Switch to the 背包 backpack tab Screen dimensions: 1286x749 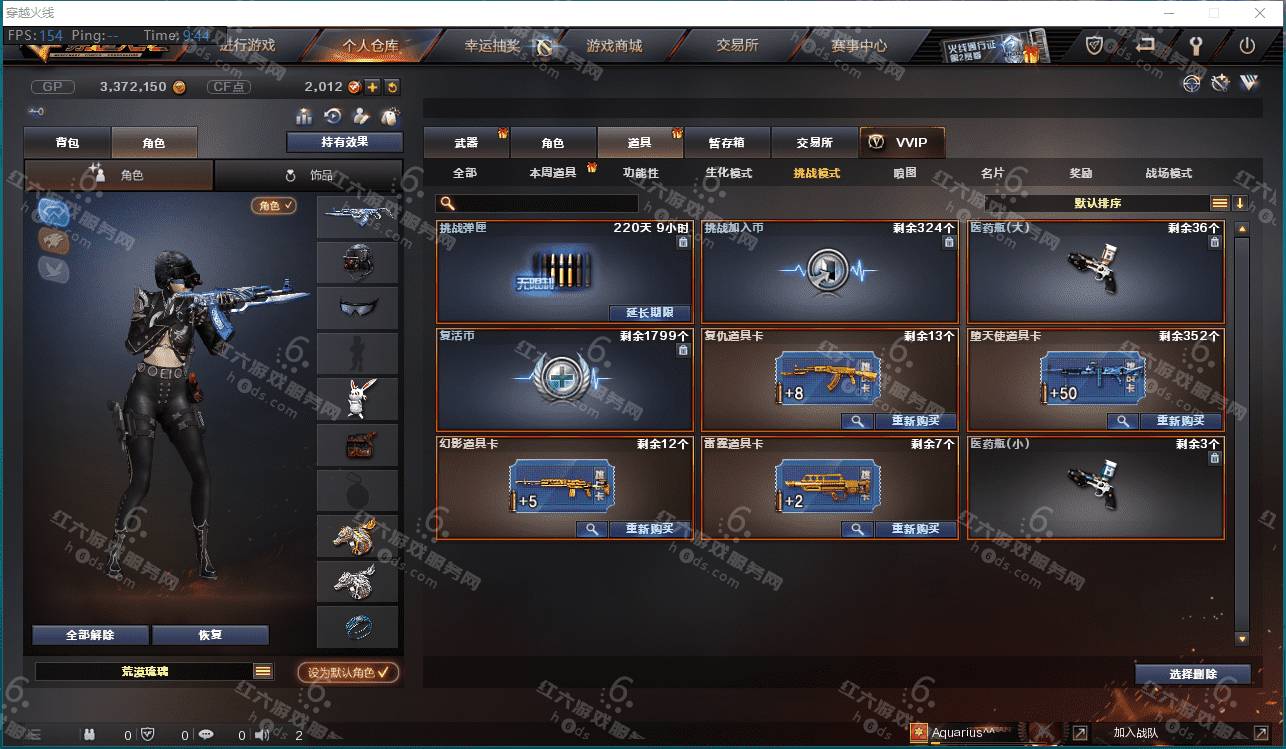67,143
